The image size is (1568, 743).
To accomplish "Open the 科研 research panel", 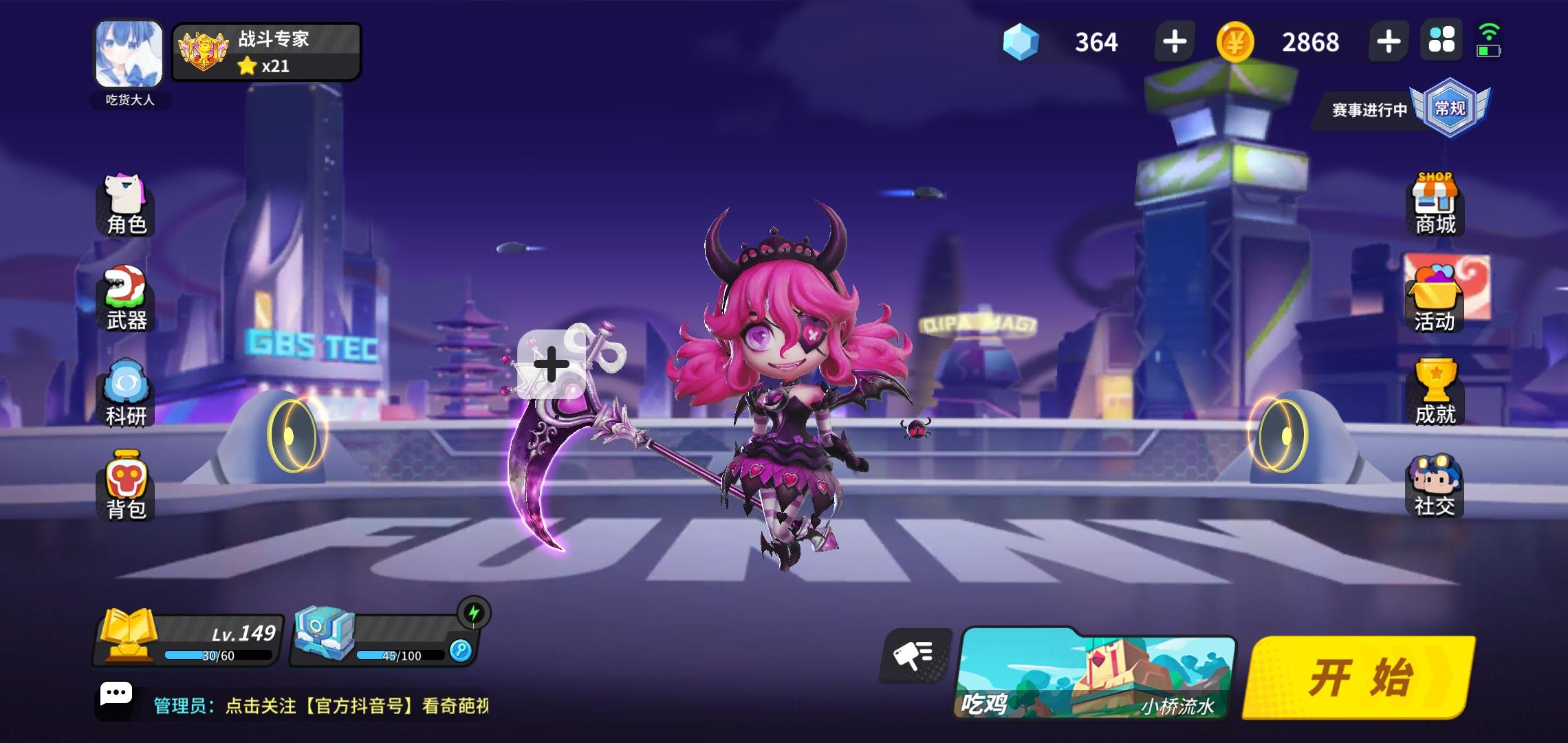I will pyautogui.click(x=125, y=392).
